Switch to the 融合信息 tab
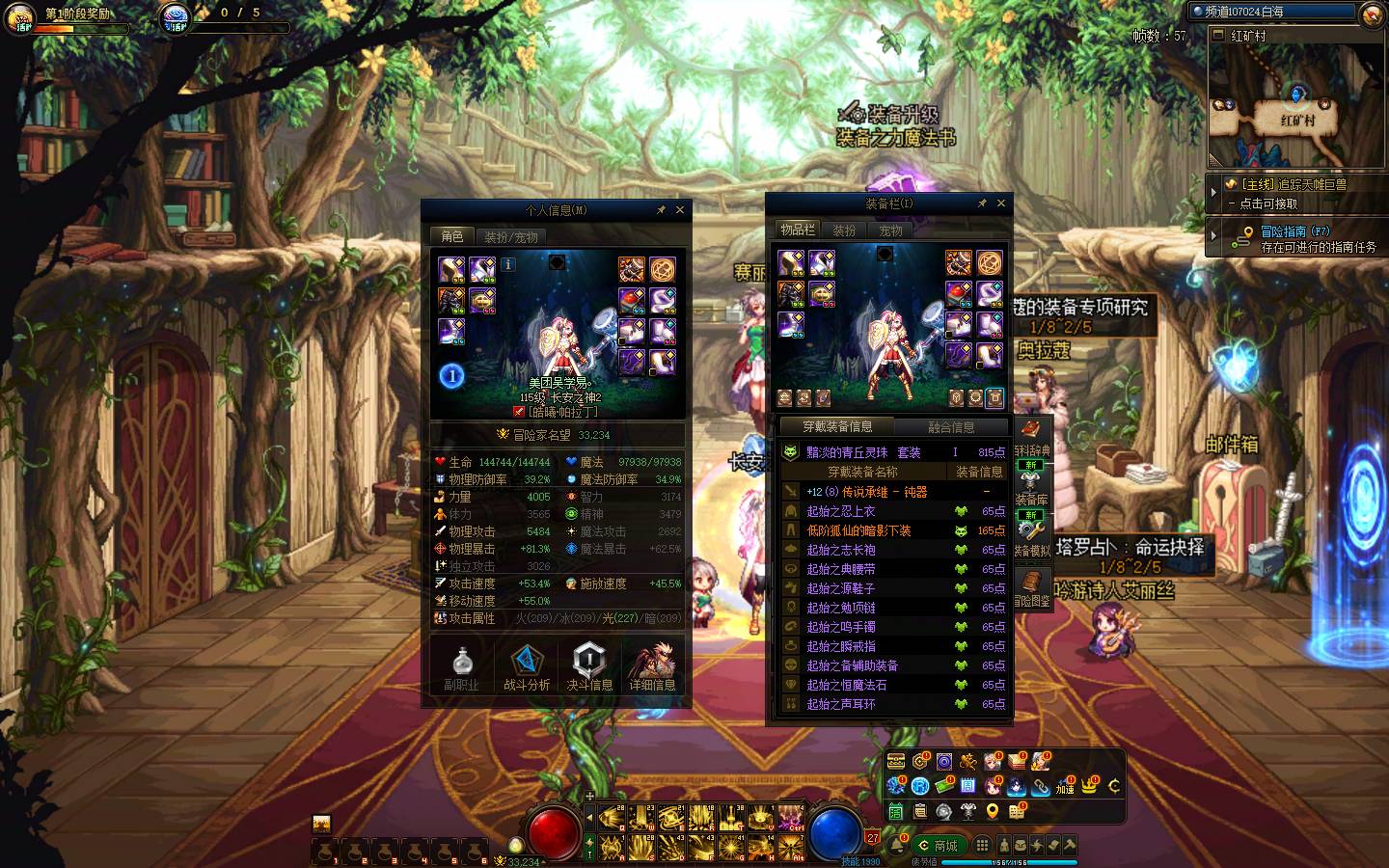This screenshot has width=1389, height=868. coord(951,426)
